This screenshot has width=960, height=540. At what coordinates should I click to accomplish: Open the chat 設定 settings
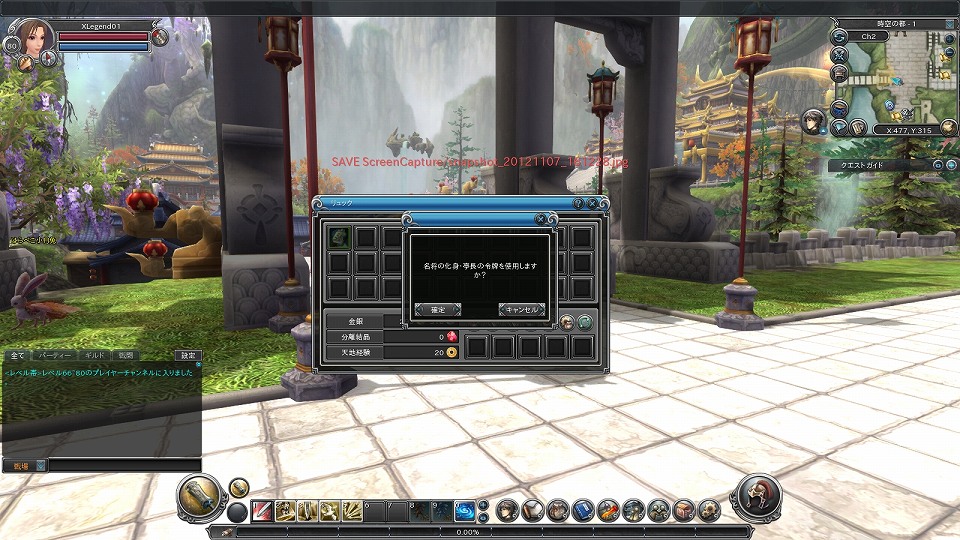(188, 355)
